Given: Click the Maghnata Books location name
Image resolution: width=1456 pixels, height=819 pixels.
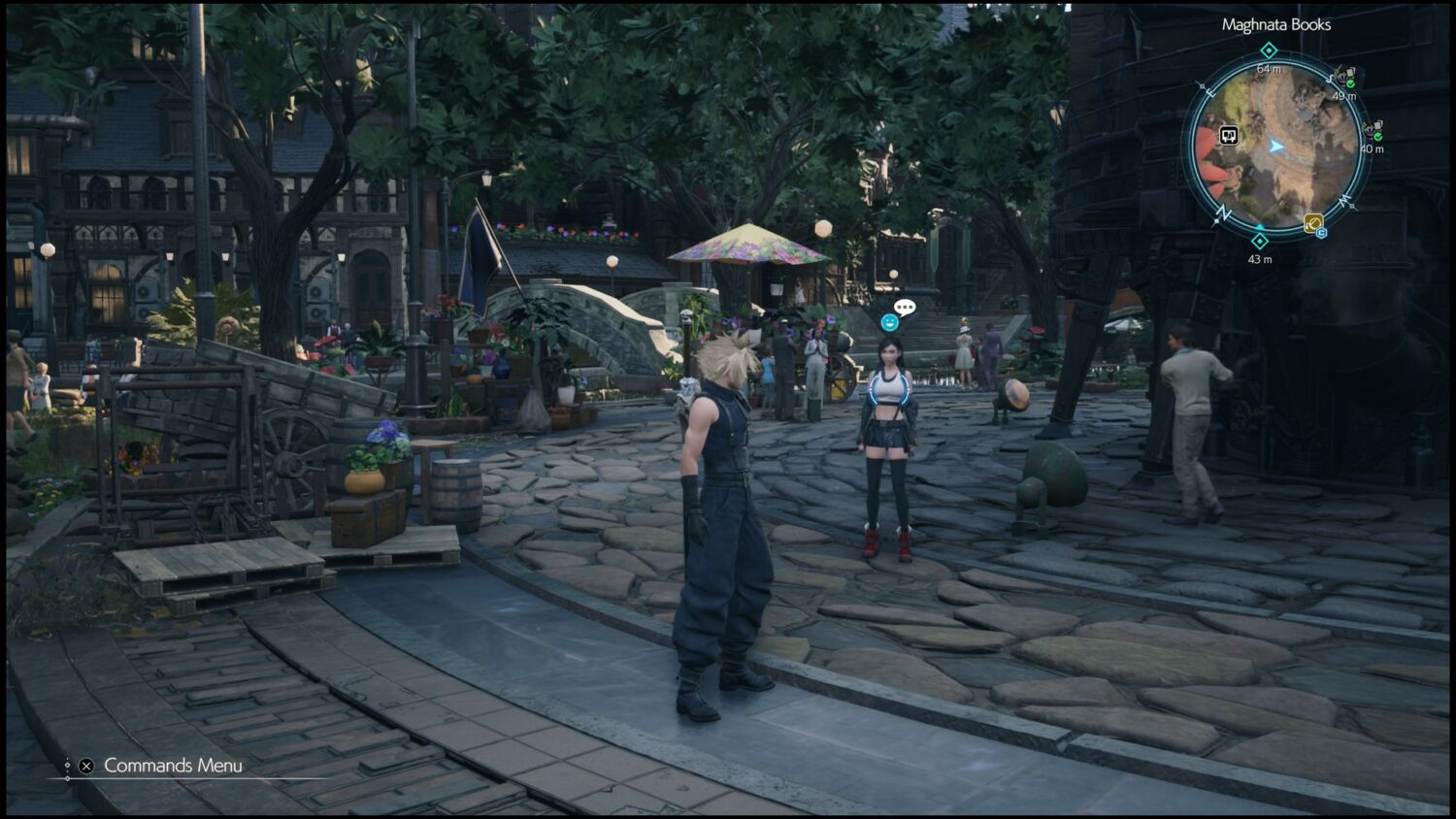Looking at the screenshot, I should point(1275,24).
